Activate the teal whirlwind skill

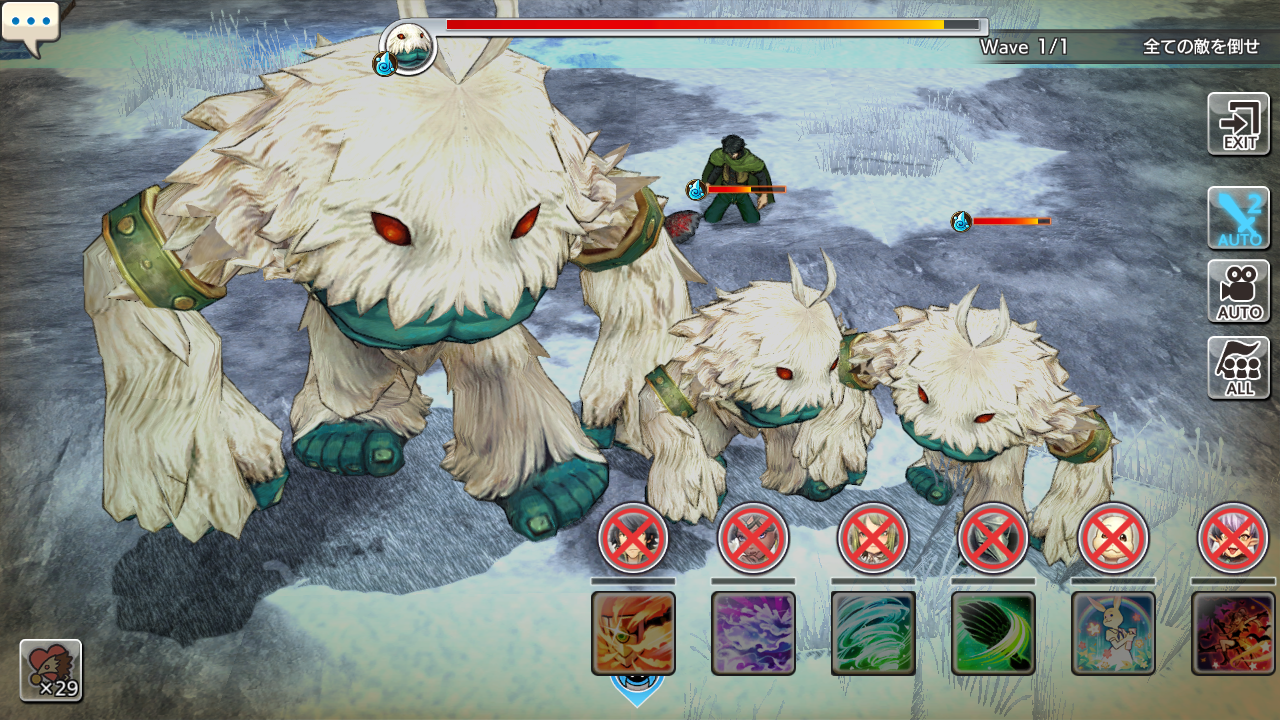coord(873,633)
